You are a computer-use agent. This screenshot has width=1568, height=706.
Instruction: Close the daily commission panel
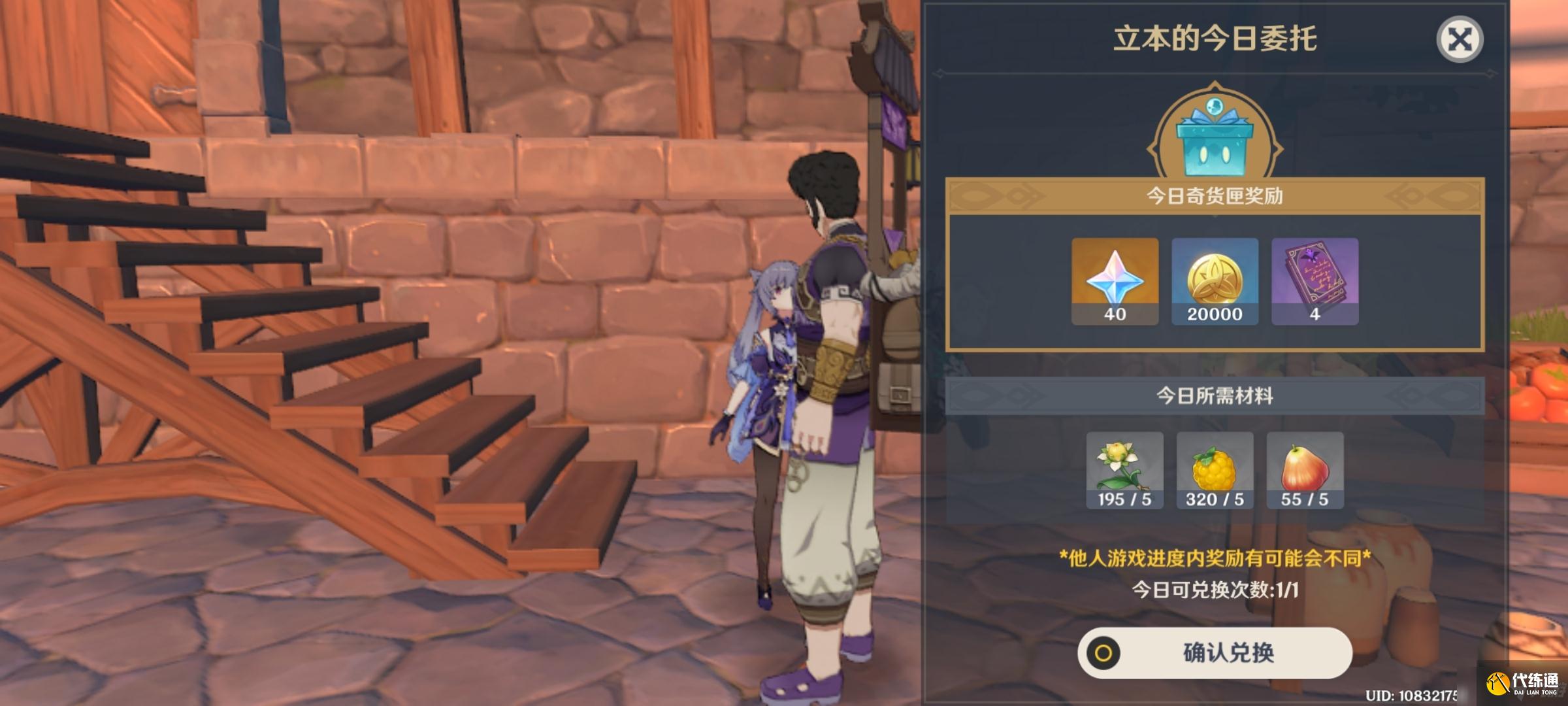pyautogui.click(x=1460, y=40)
